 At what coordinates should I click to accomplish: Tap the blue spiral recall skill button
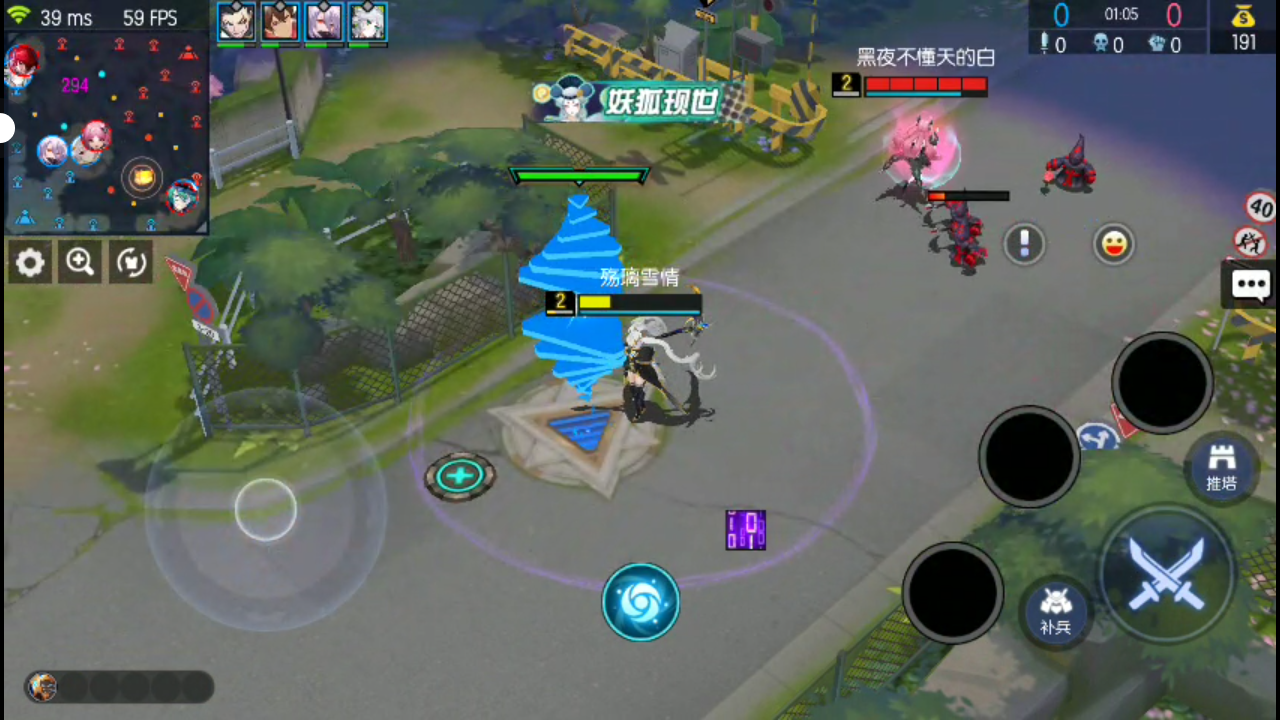pos(641,601)
